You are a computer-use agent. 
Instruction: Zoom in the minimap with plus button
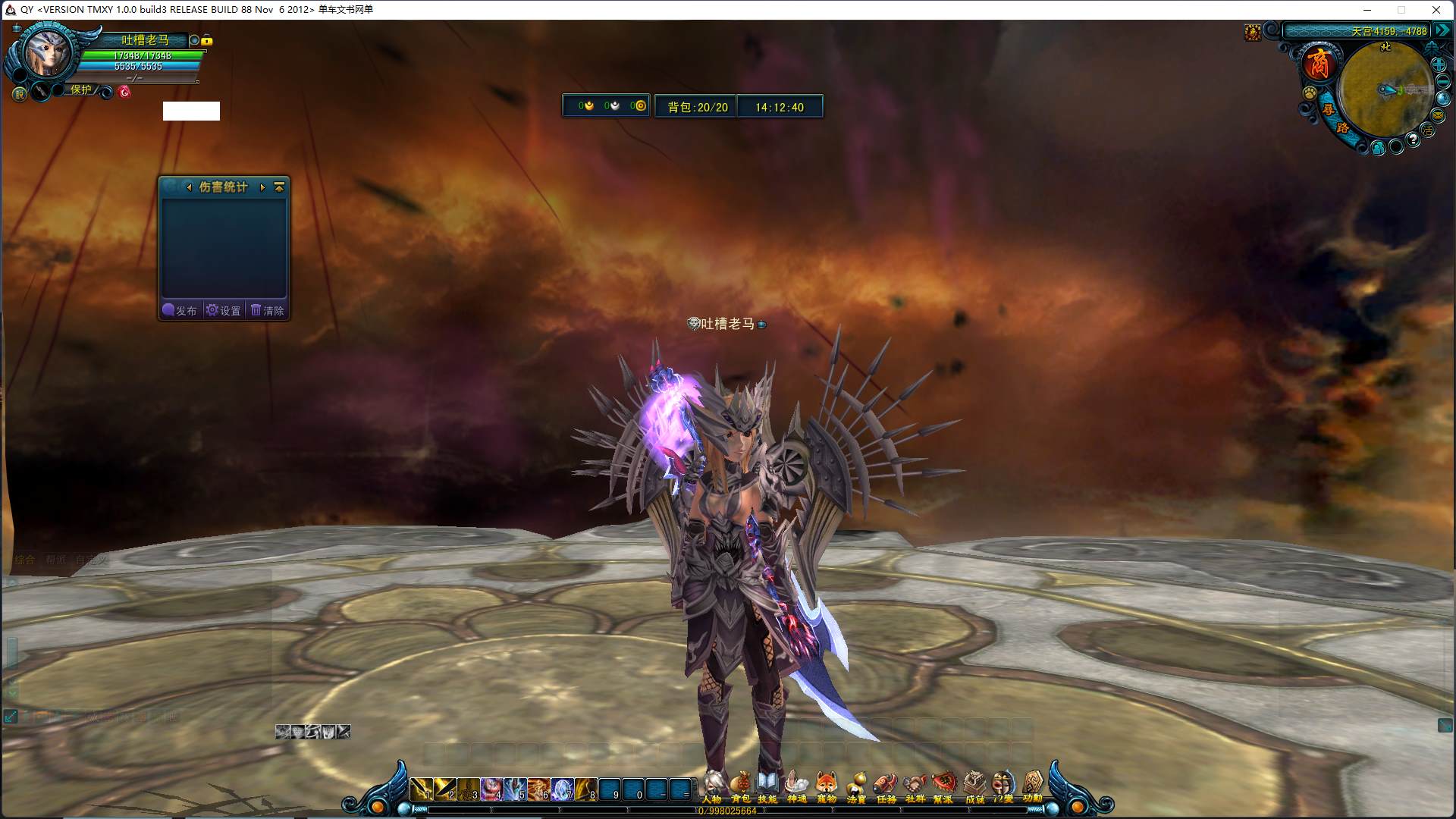tap(1439, 64)
